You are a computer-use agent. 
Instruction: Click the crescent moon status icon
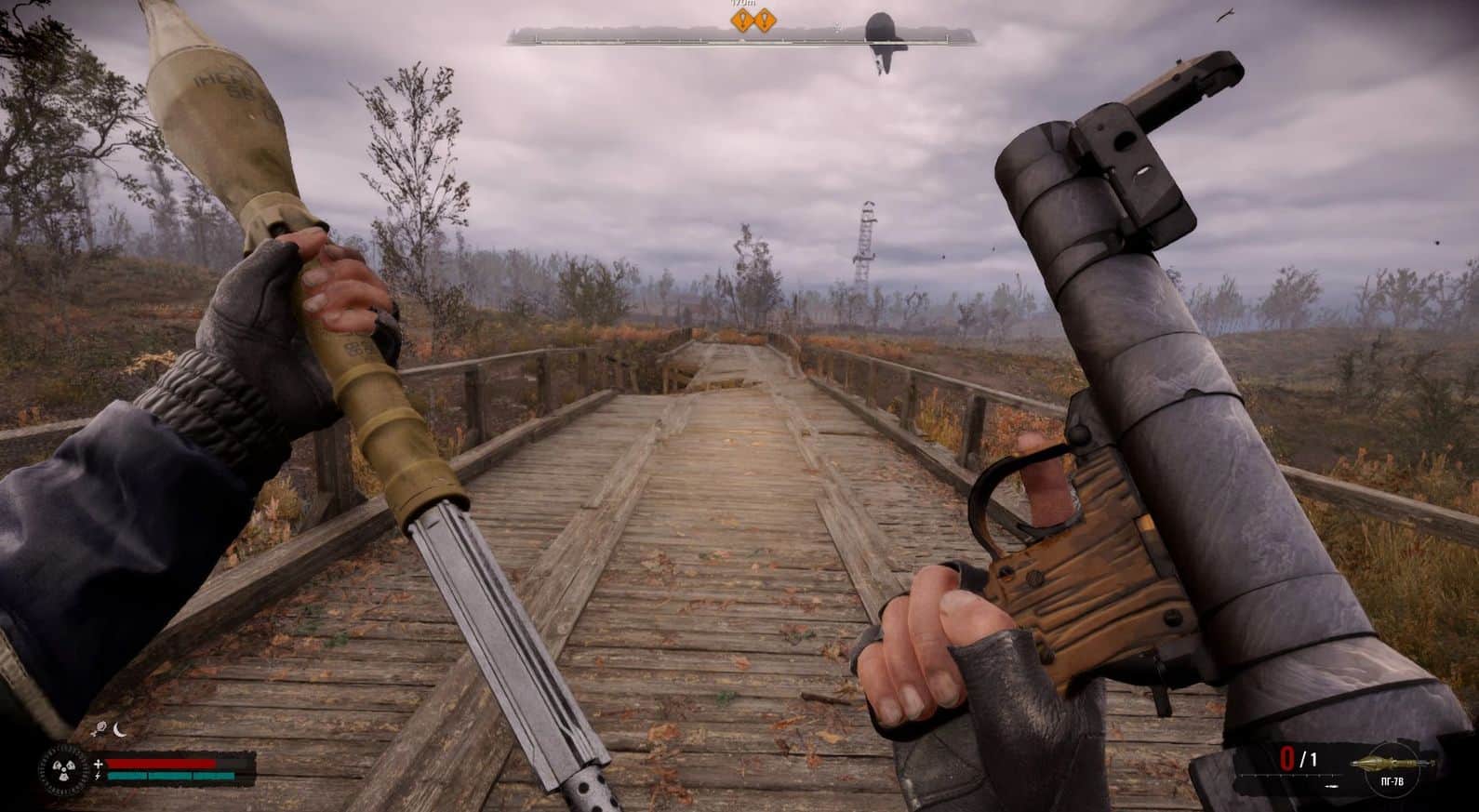coord(120,730)
